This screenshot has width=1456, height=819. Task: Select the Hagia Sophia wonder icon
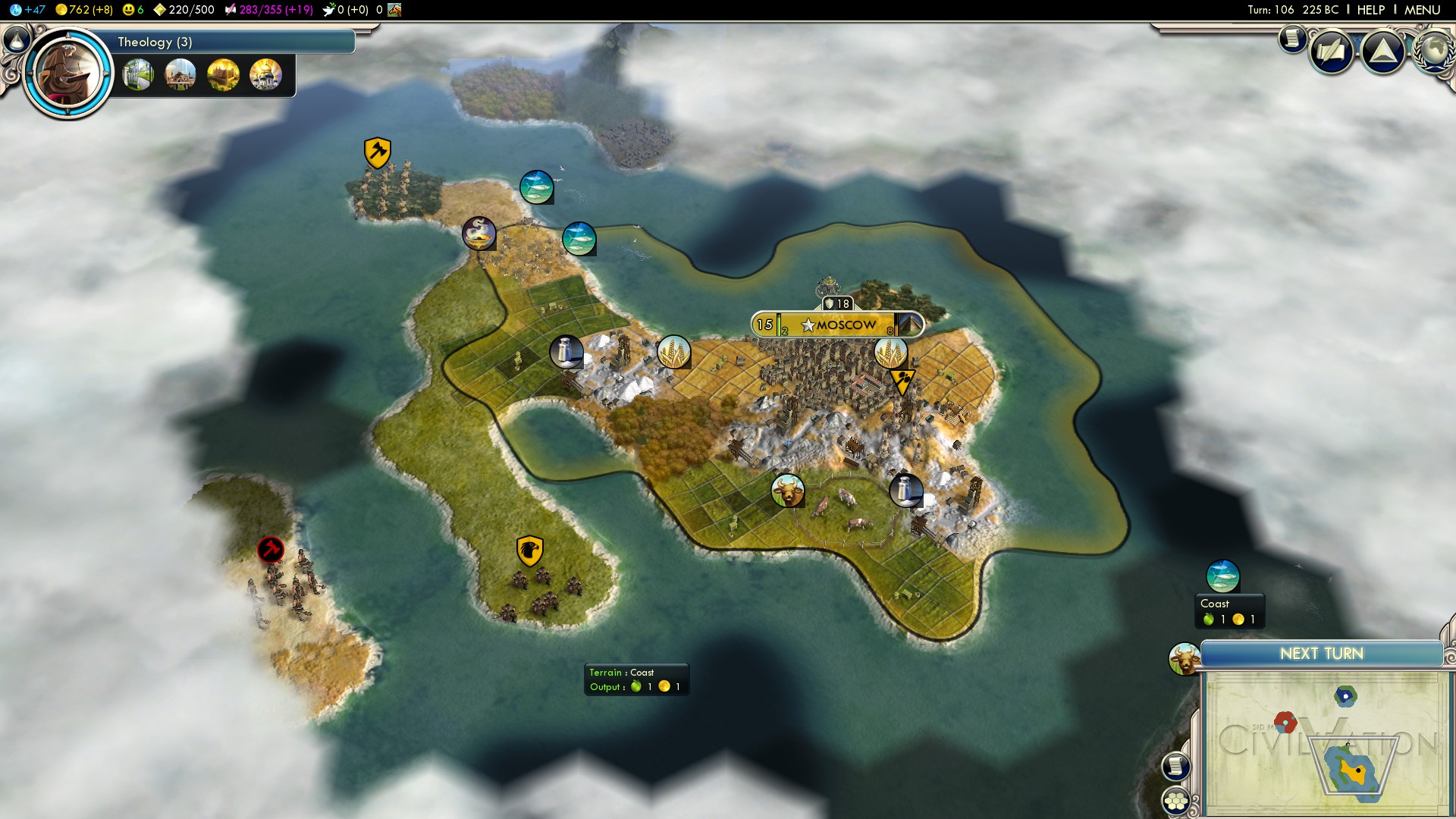tap(180, 75)
